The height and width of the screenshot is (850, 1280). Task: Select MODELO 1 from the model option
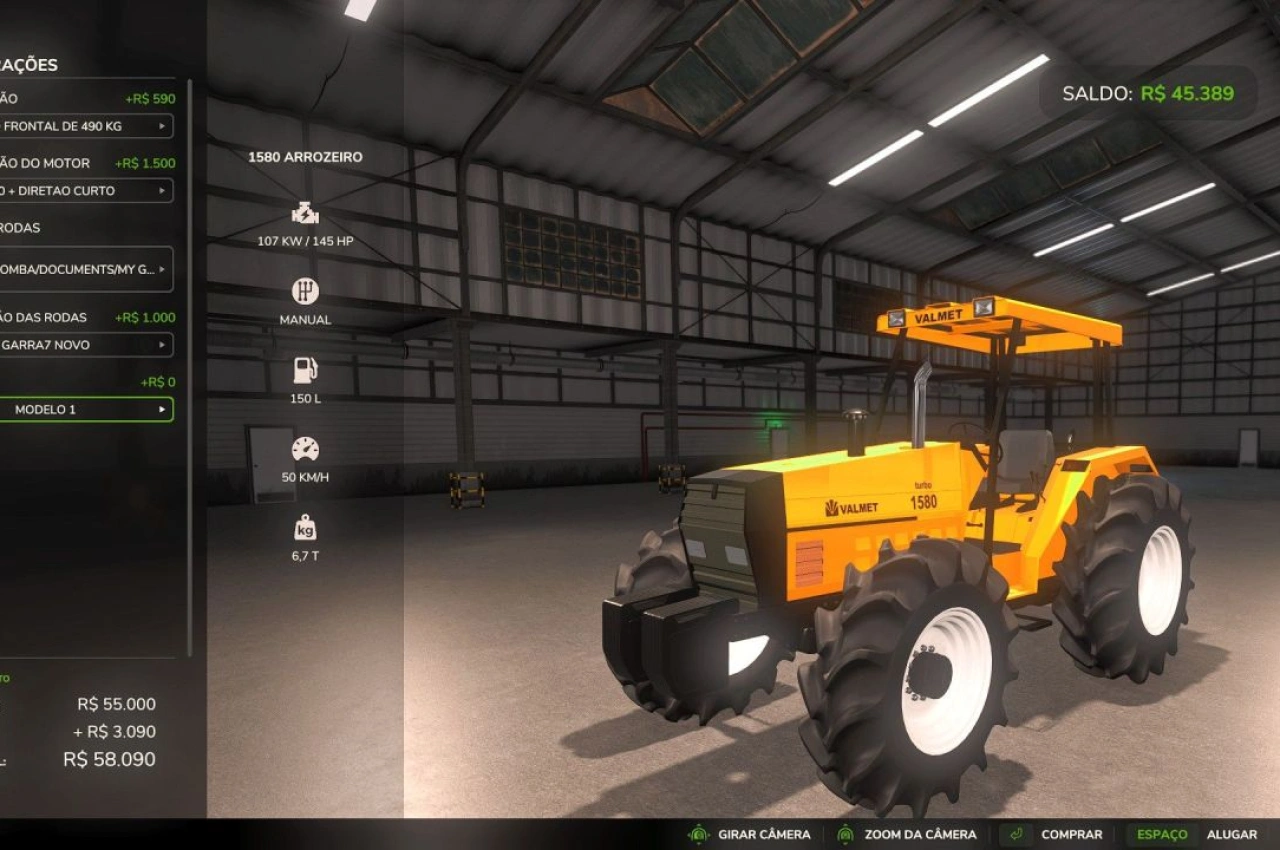tap(85, 409)
